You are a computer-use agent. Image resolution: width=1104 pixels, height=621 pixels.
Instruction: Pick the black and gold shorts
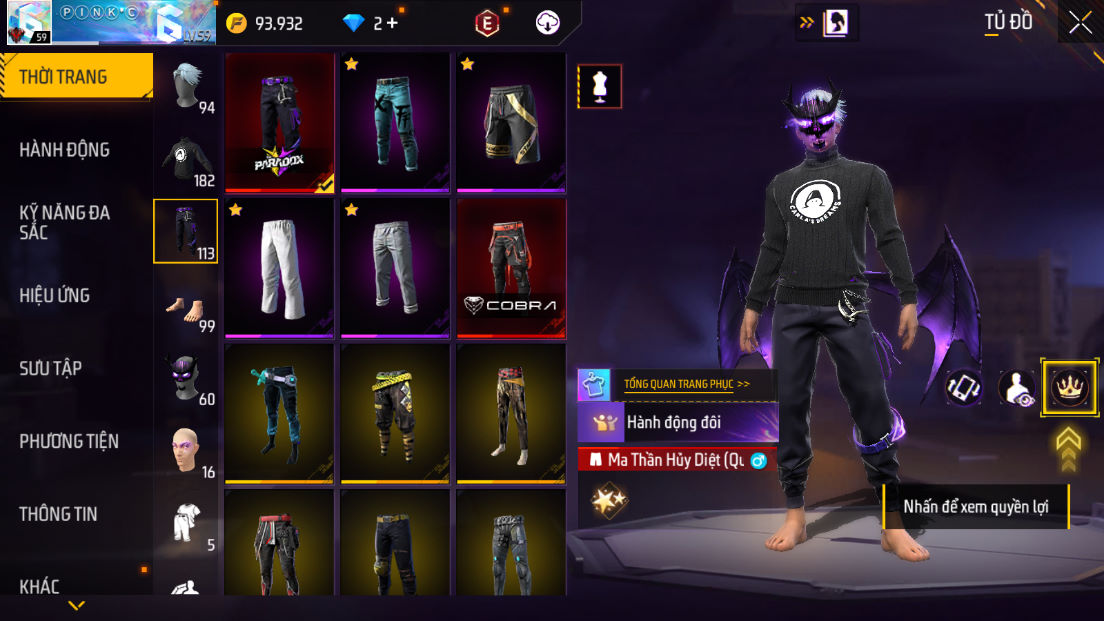(511, 122)
